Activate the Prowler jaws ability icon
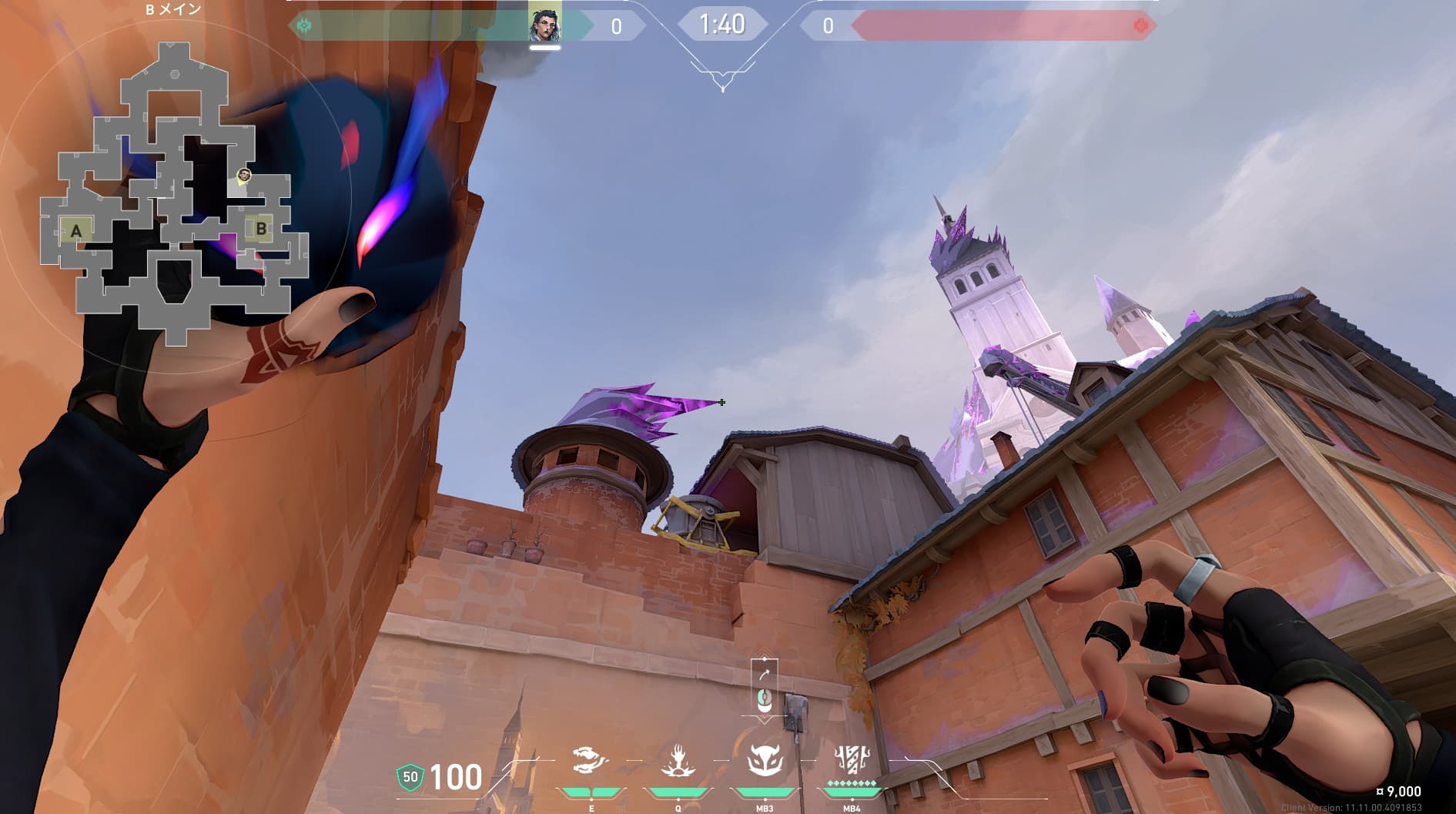 [x=591, y=761]
